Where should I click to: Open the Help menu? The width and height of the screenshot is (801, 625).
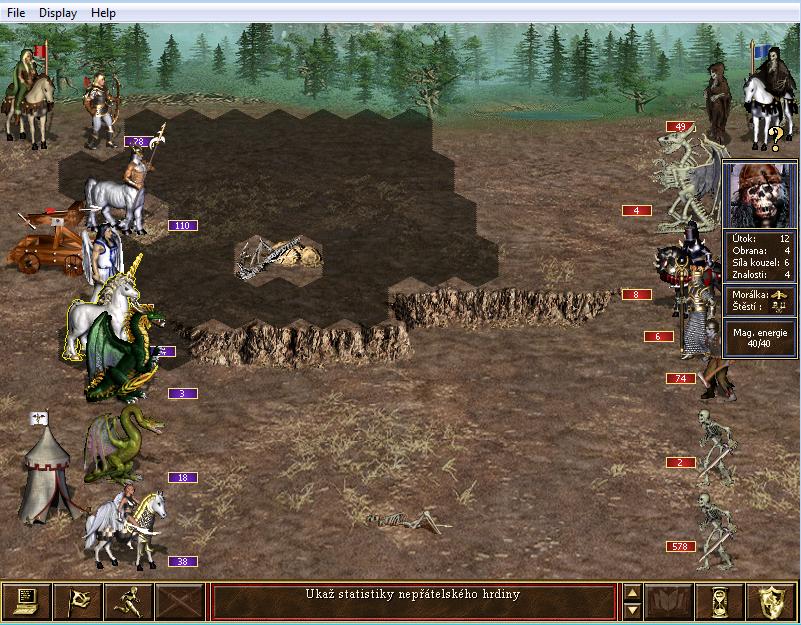(x=103, y=13)
